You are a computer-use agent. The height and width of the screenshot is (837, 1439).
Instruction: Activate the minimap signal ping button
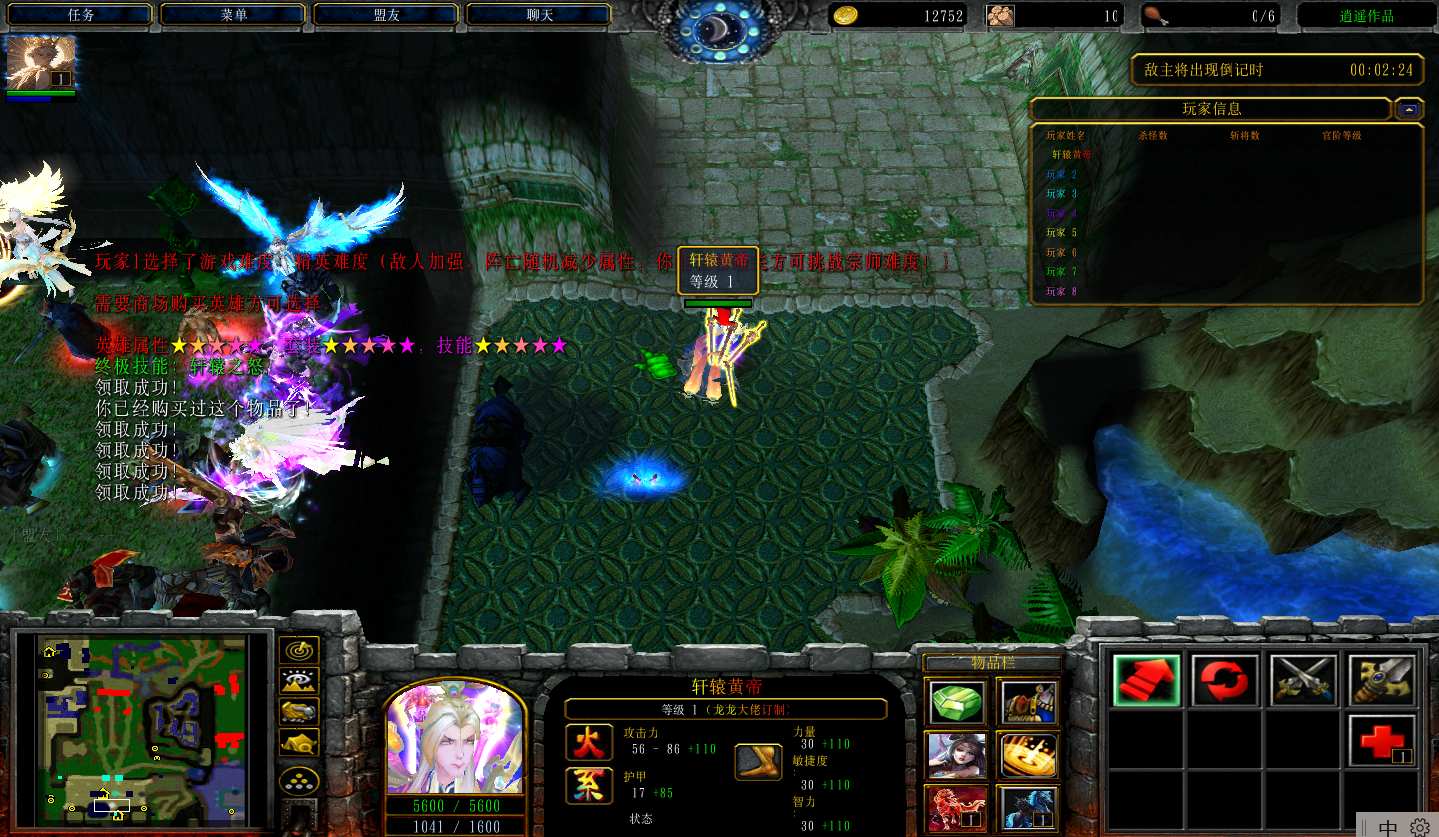(299, 650)
